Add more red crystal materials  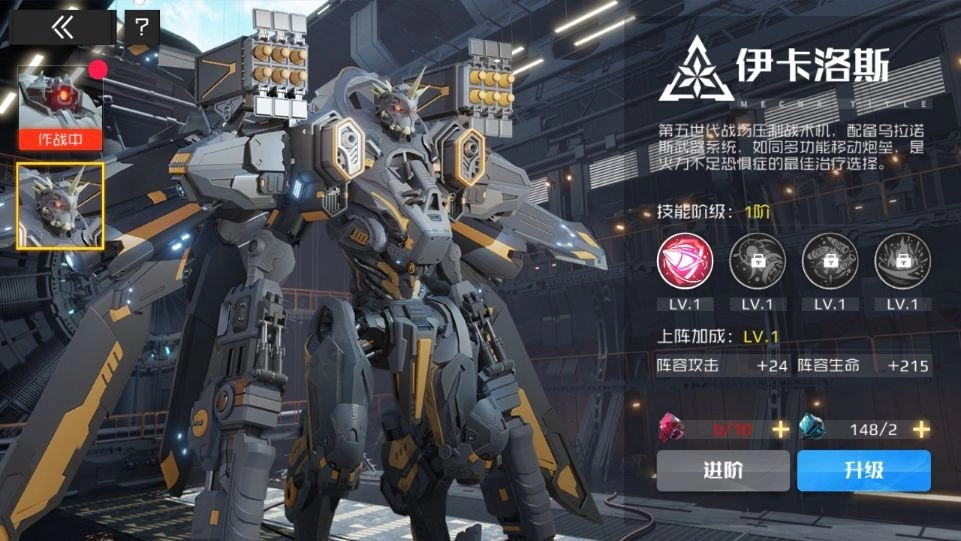coord(780,428)
